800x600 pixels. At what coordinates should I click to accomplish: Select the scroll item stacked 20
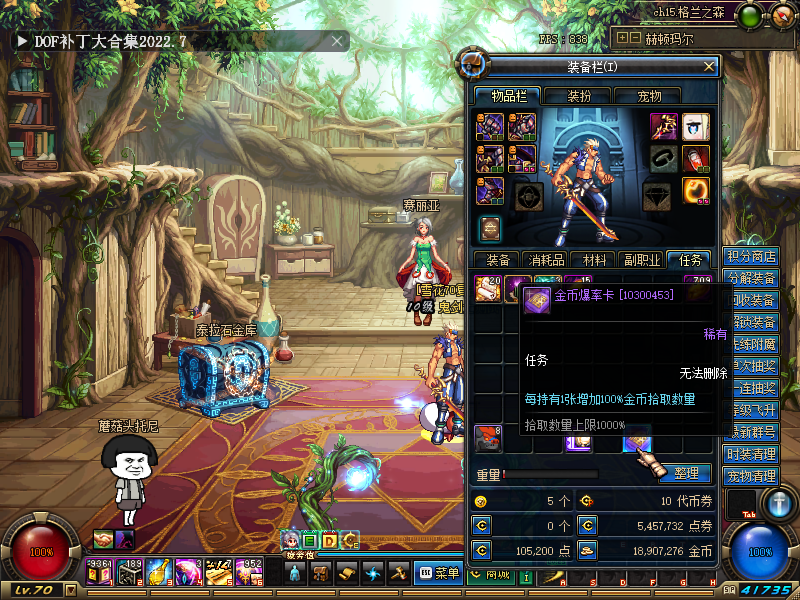(487, 288)
